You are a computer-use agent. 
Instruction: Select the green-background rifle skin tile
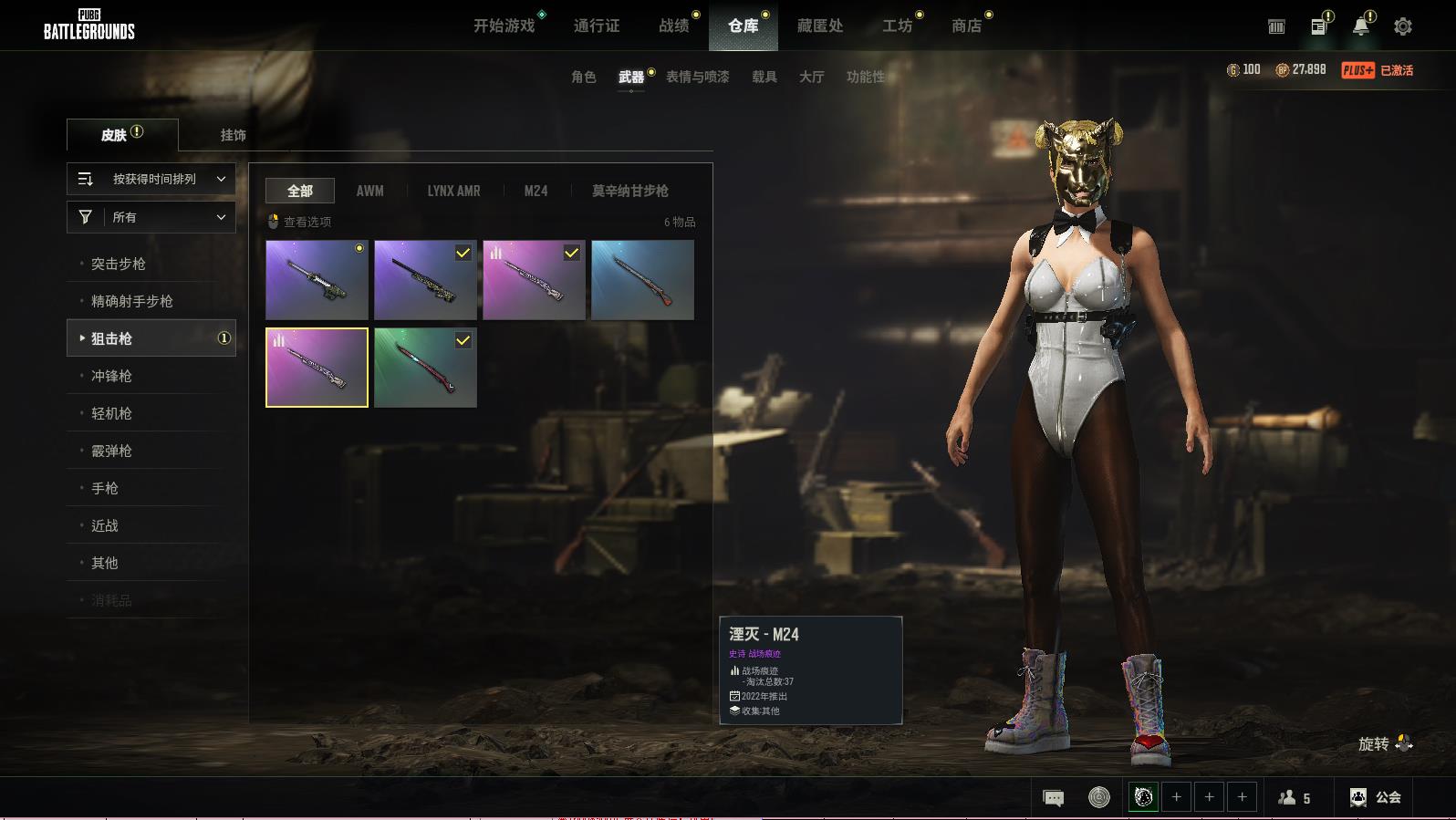(x=425, y=368)
